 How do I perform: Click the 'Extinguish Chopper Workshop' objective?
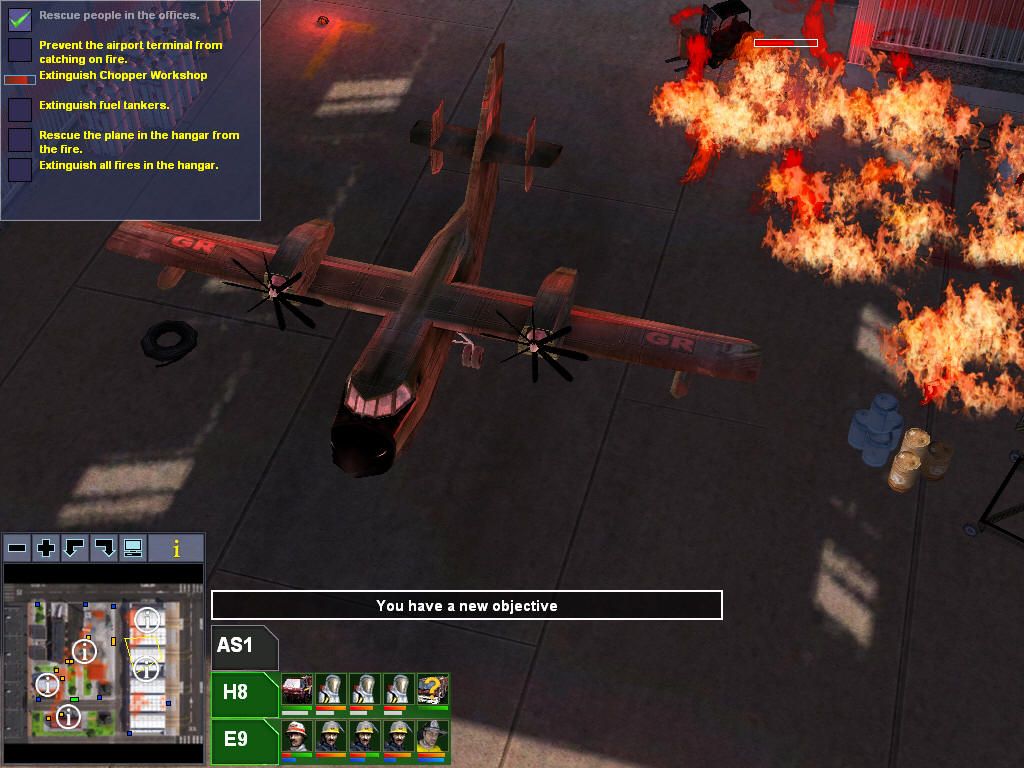click(123, 76)
